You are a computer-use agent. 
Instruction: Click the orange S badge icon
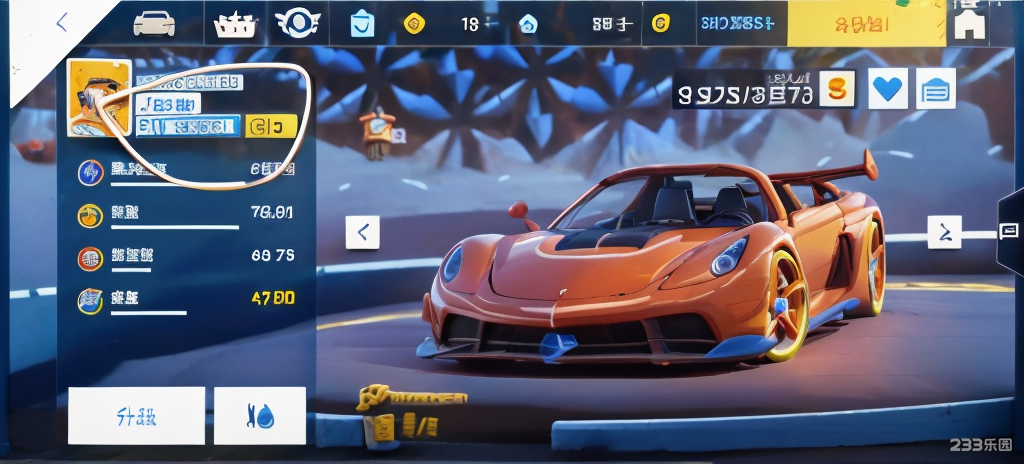pos(837,89)
